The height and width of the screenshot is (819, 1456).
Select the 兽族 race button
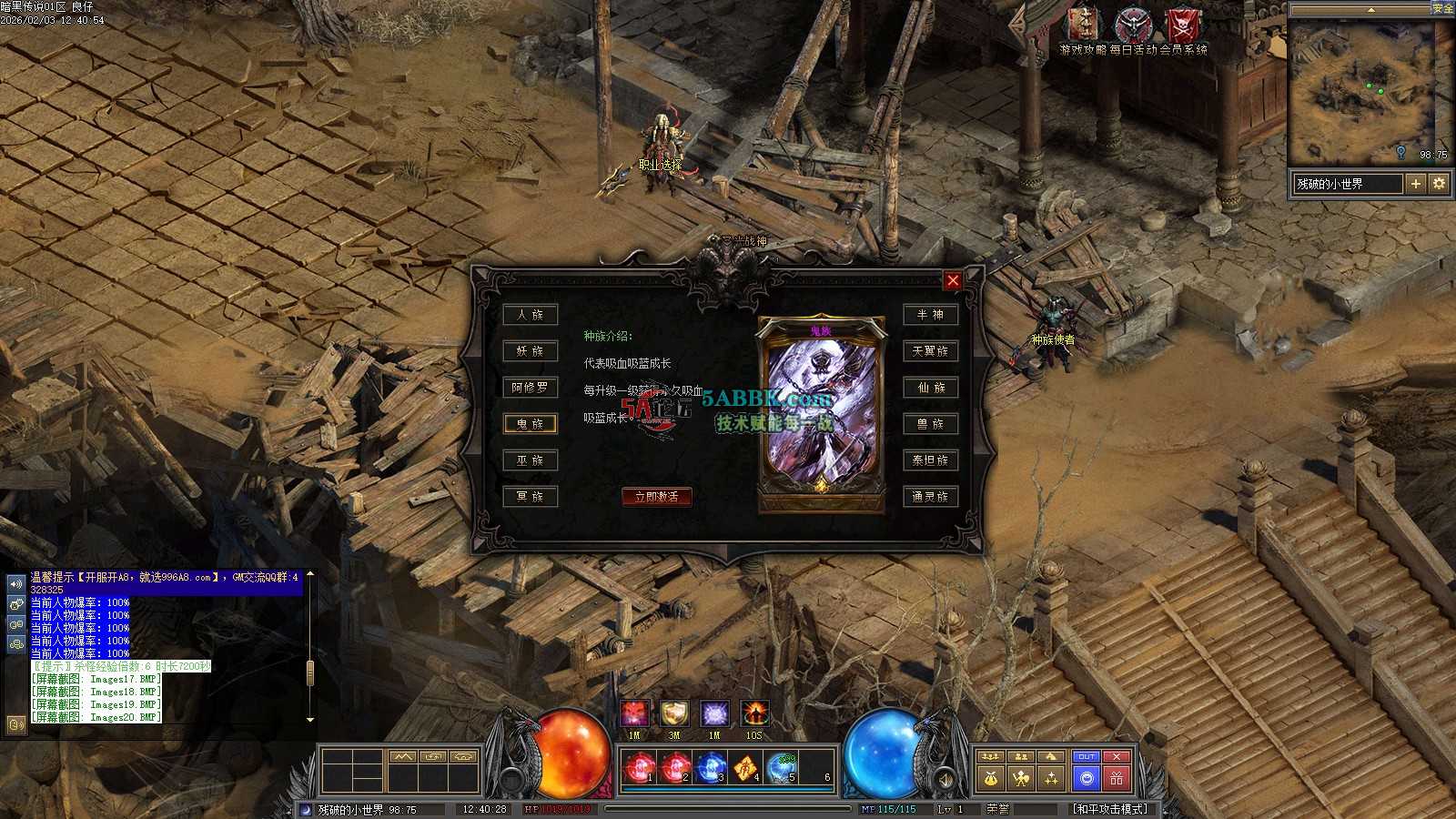pyautogui.click(x=930, y=424)
